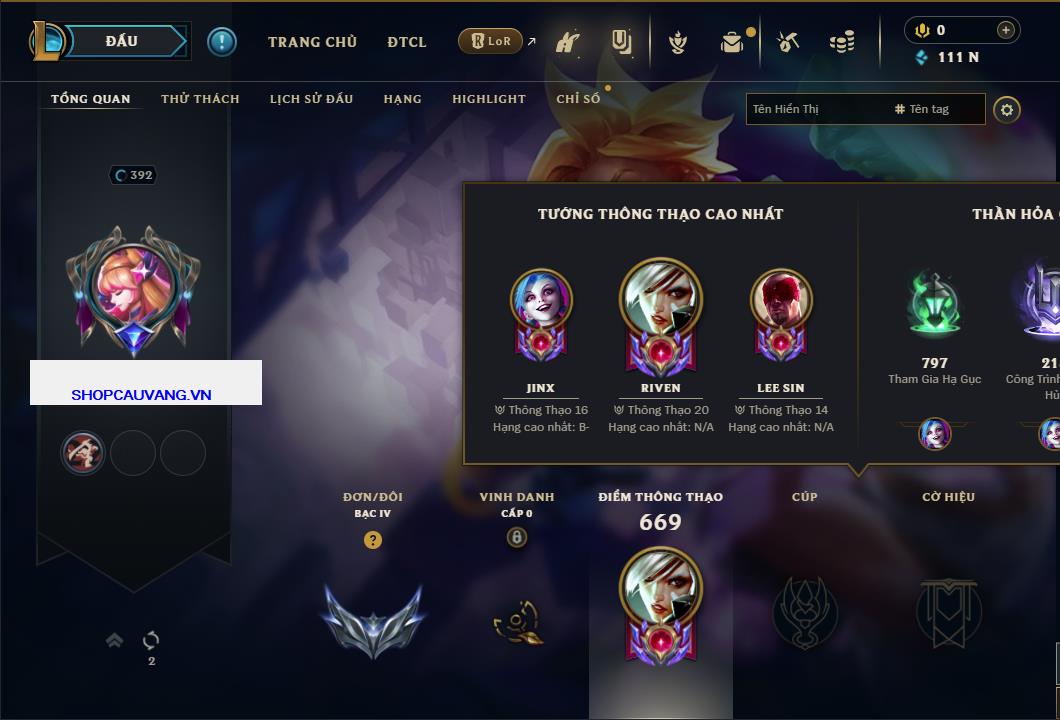Open the loot chest icon in top bar

click(732, 42)
